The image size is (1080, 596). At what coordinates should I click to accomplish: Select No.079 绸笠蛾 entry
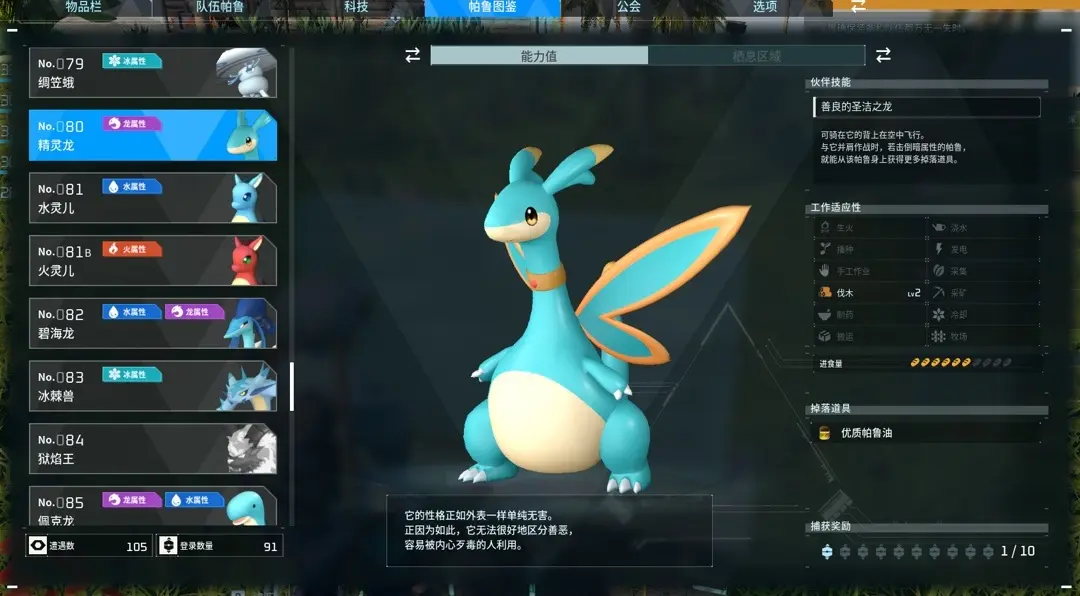153,73
